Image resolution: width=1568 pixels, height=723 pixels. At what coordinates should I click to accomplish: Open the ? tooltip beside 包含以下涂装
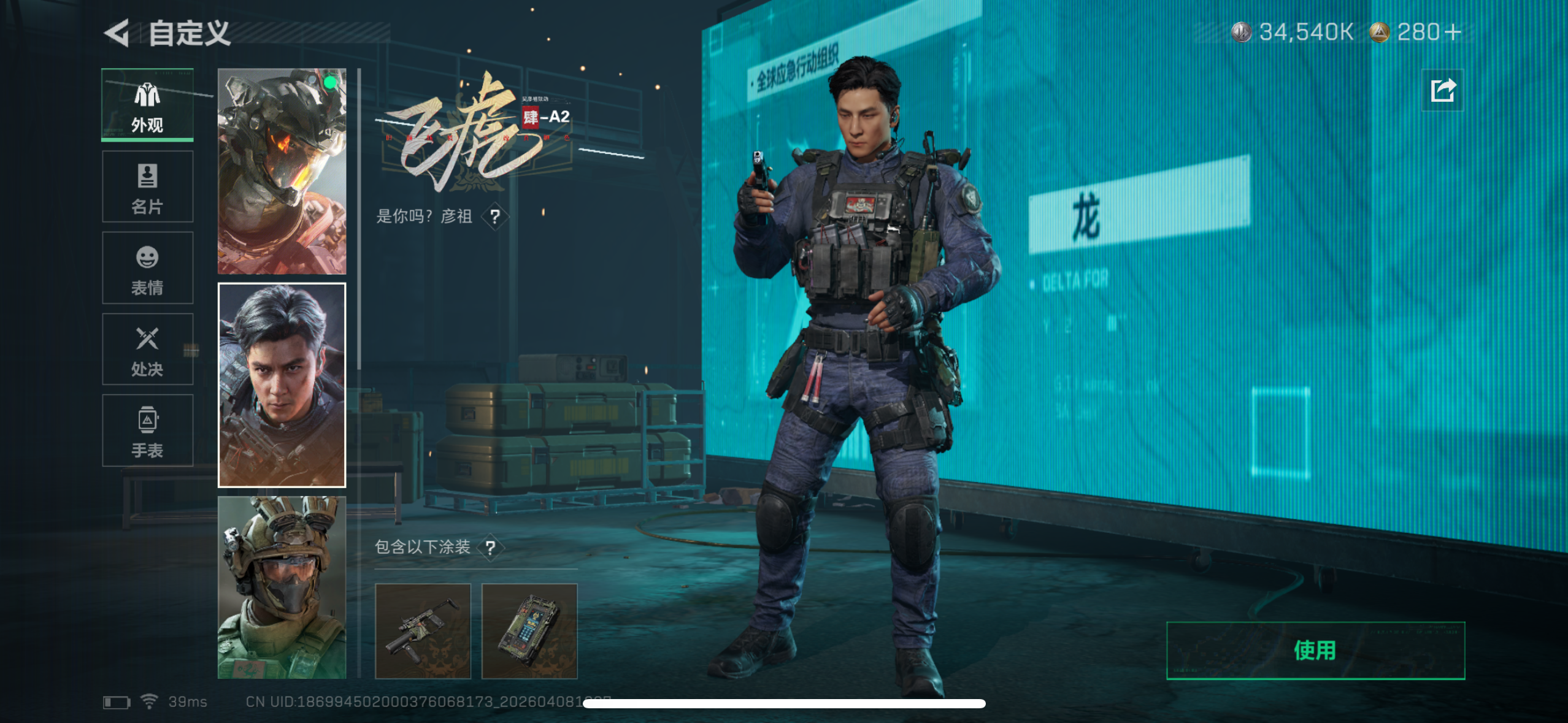(491, 549)
